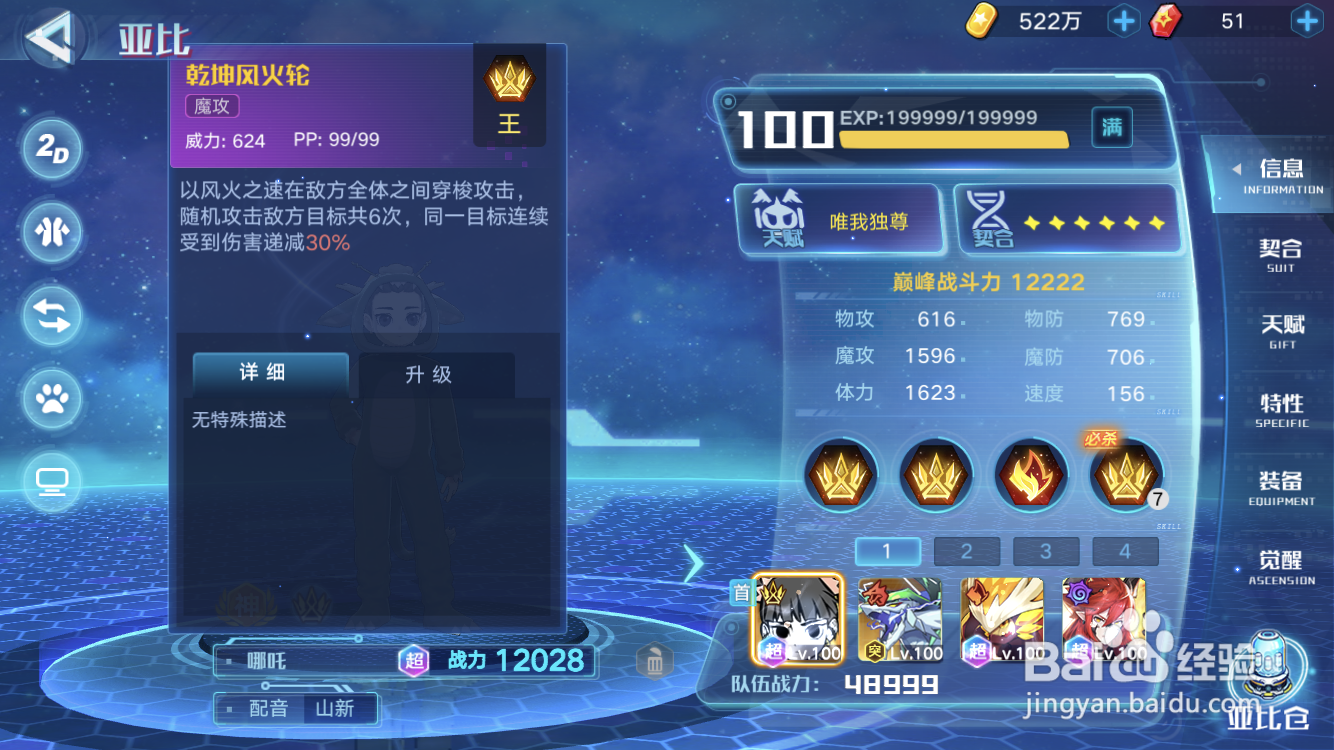The image size is (1334, 750).
Task: Open the 装备 EQUIPMENT tab
Action: 1280,490
